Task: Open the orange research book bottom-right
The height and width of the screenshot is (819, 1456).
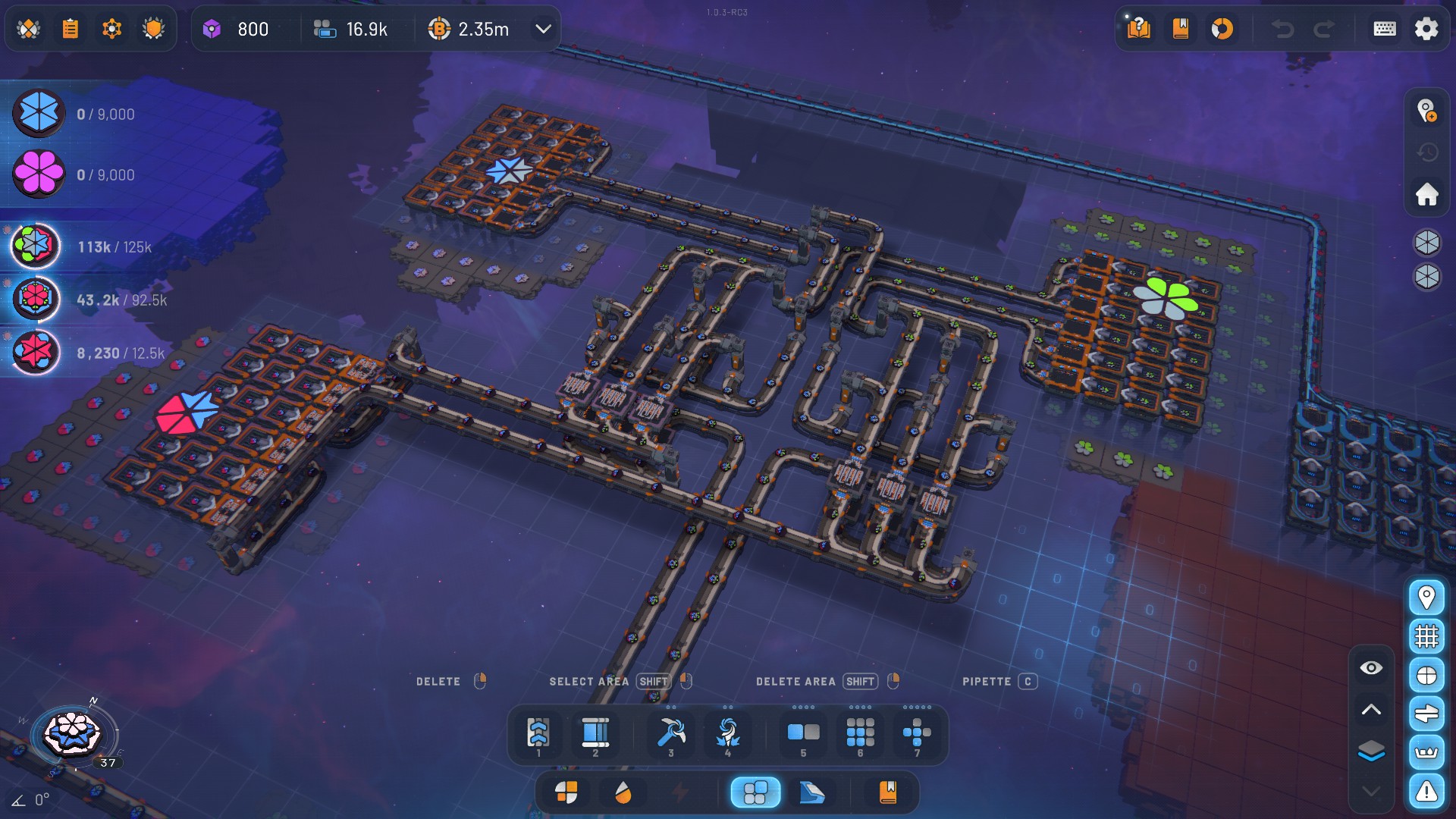Action: tap(888, 792)
